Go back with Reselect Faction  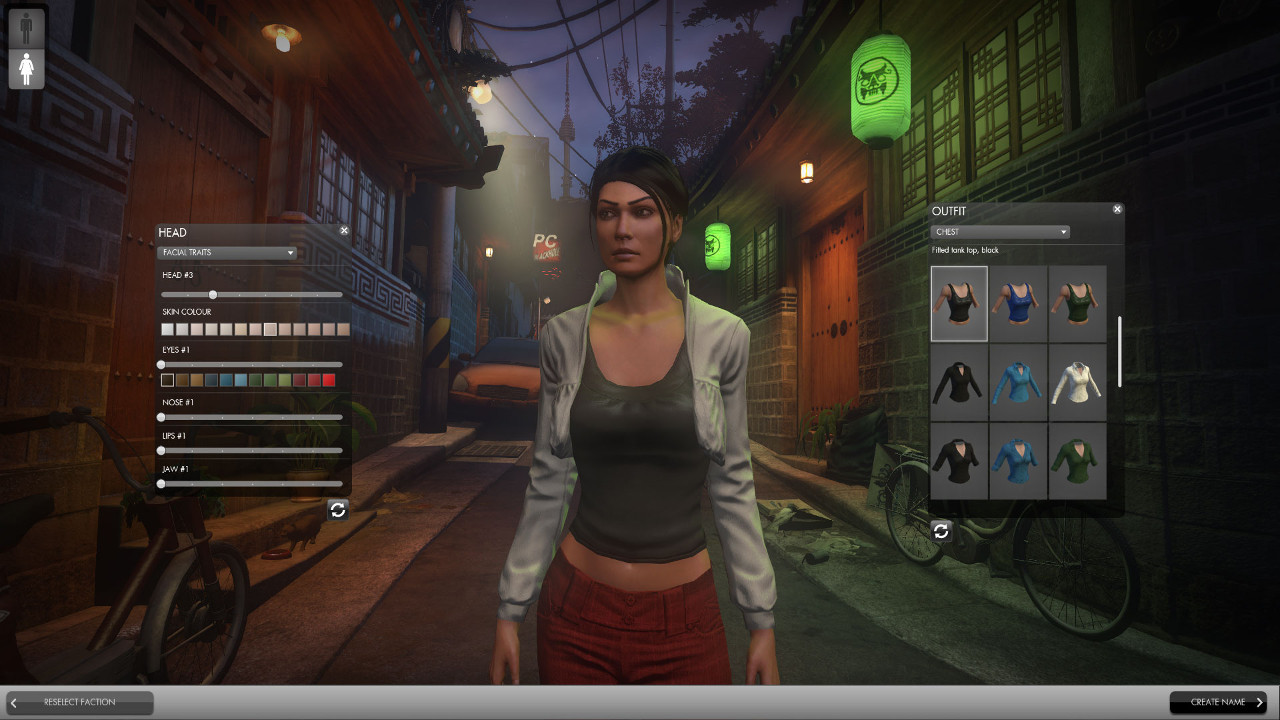point(80,703)
